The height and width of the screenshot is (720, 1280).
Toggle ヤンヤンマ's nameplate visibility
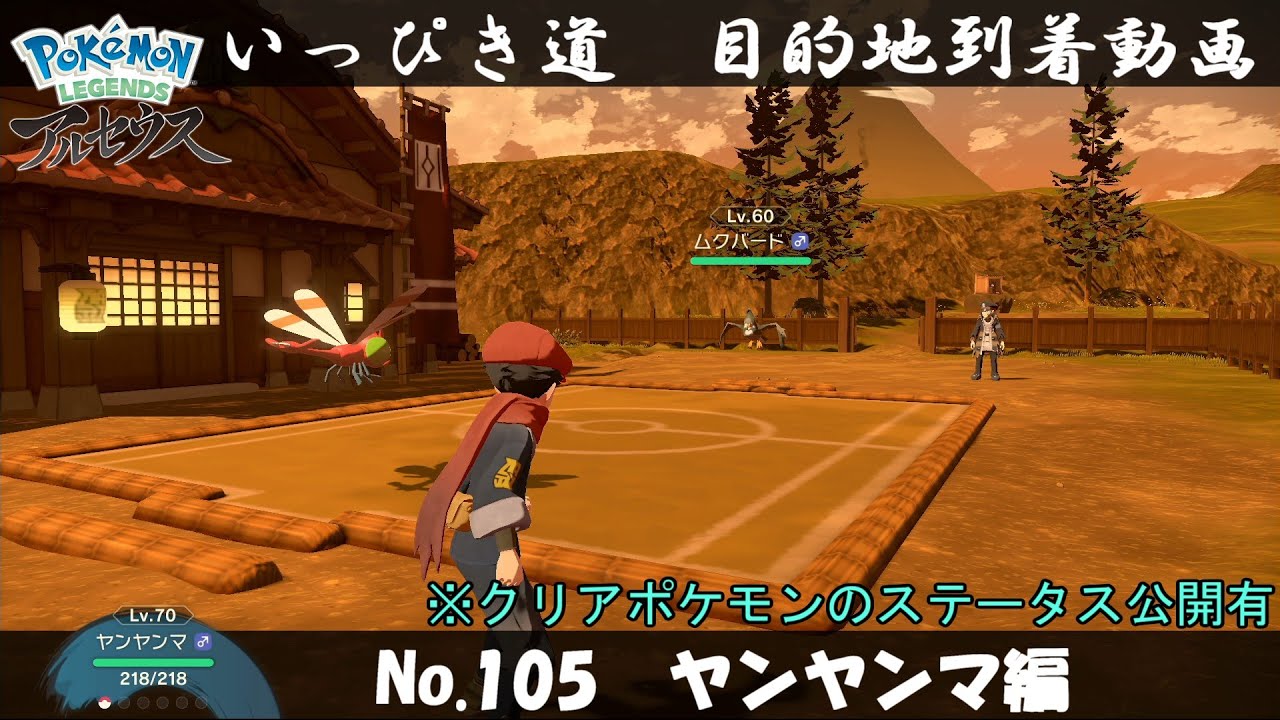coord(143,641)
